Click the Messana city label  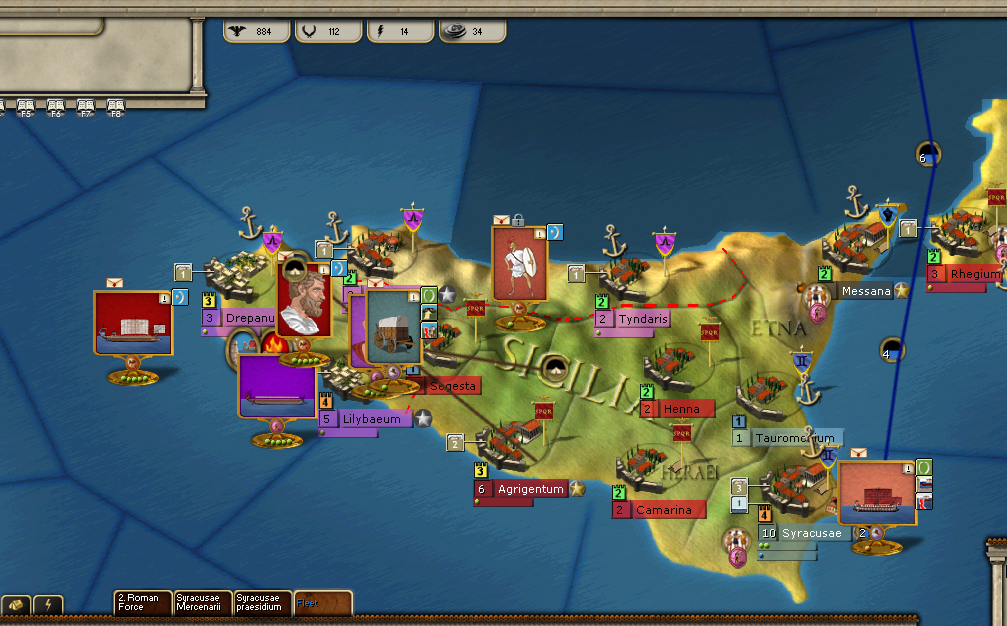click(x=865, y=291)
